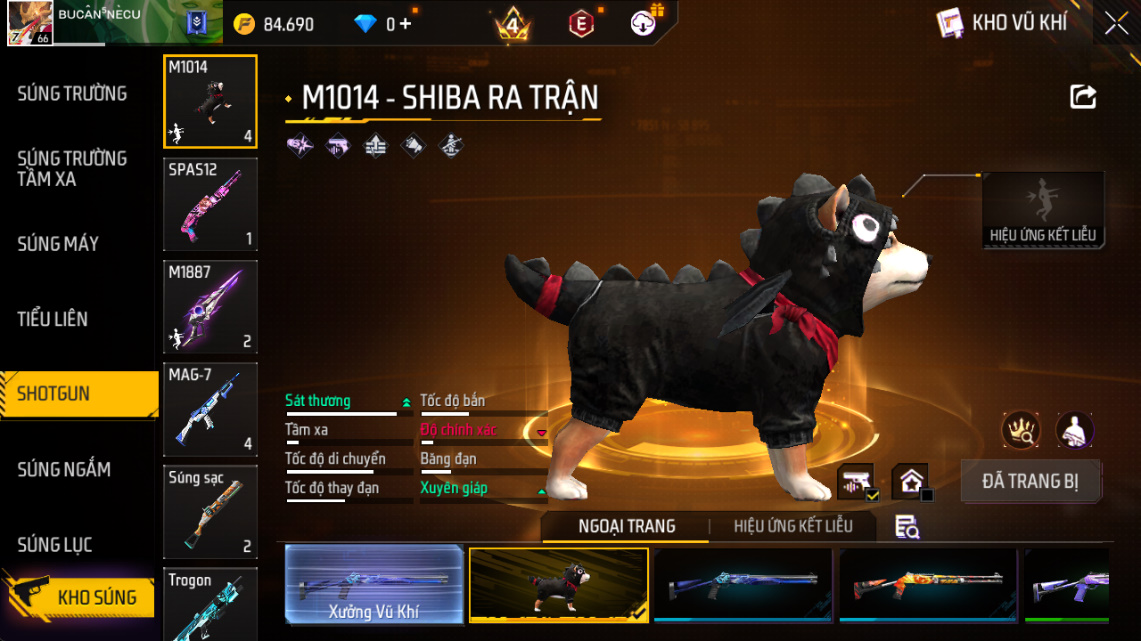Select the Súng sạc weapon slot
The image size is (1141, 641).
click(210, 511)
